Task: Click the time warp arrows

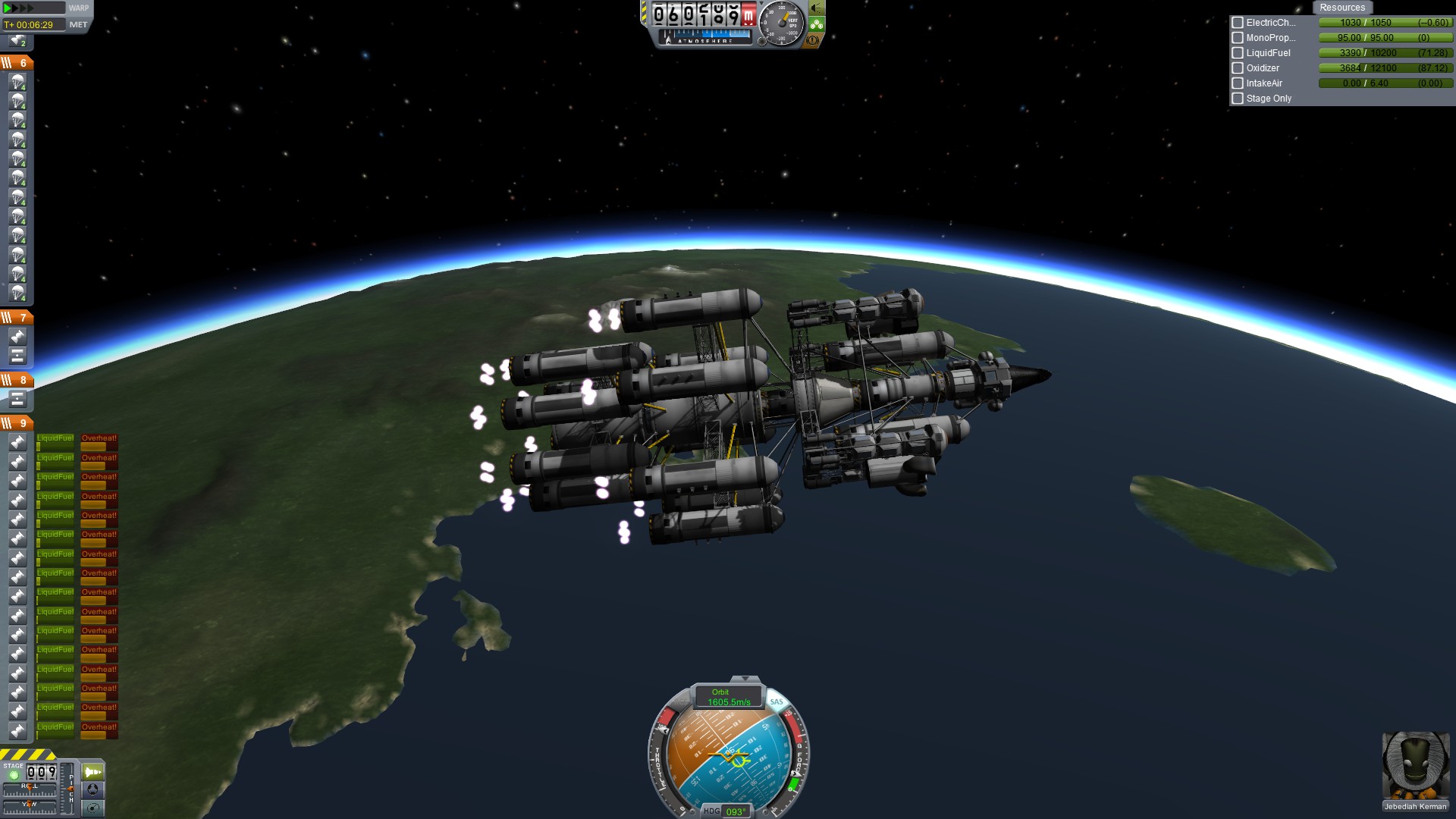Action: (x=20, y=8)
